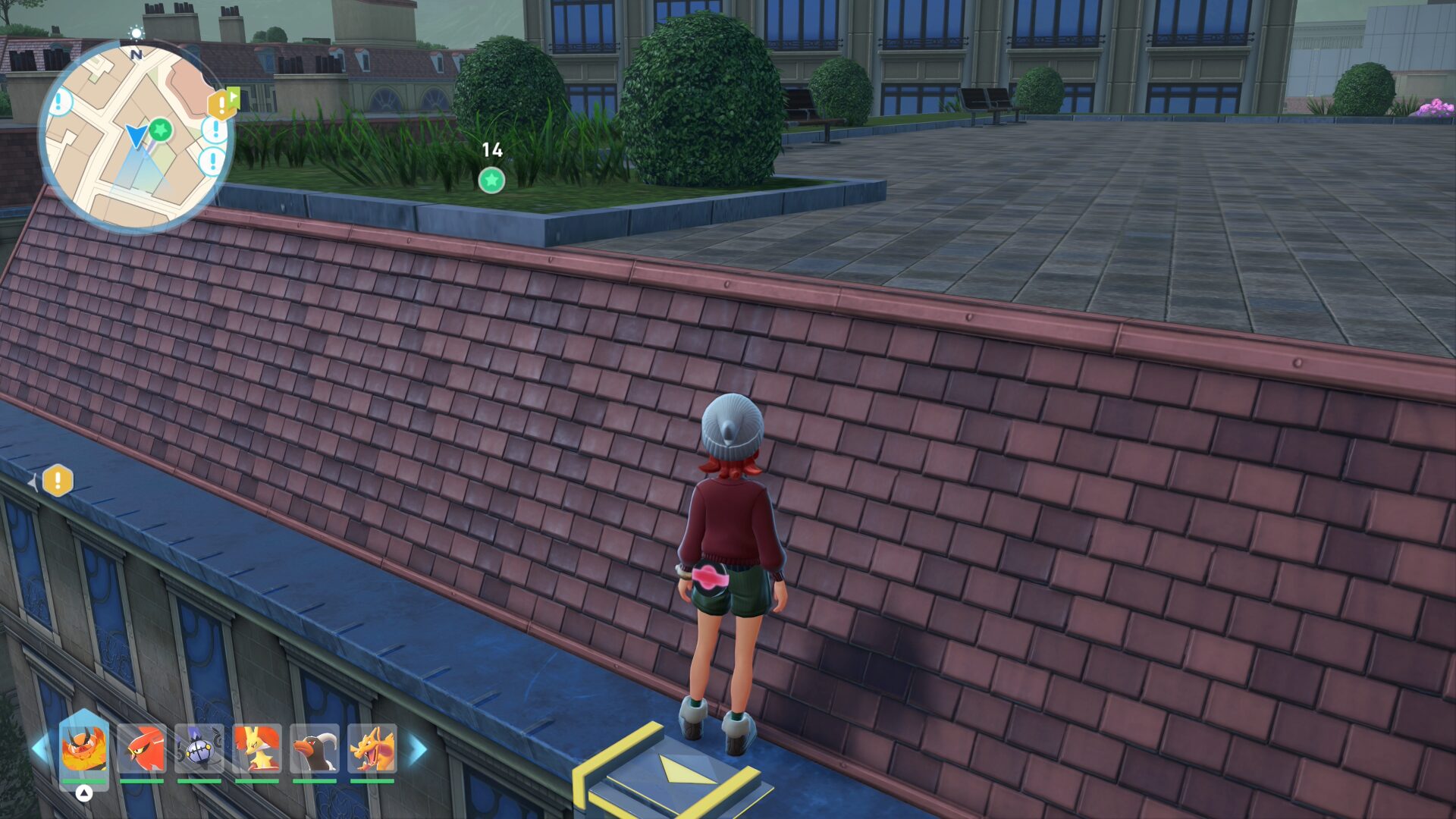The image size is (1456, 819).
Task: Click the orange hexagon quest marker on minimap
Action: pyautogui.click(x=221, y=105)
